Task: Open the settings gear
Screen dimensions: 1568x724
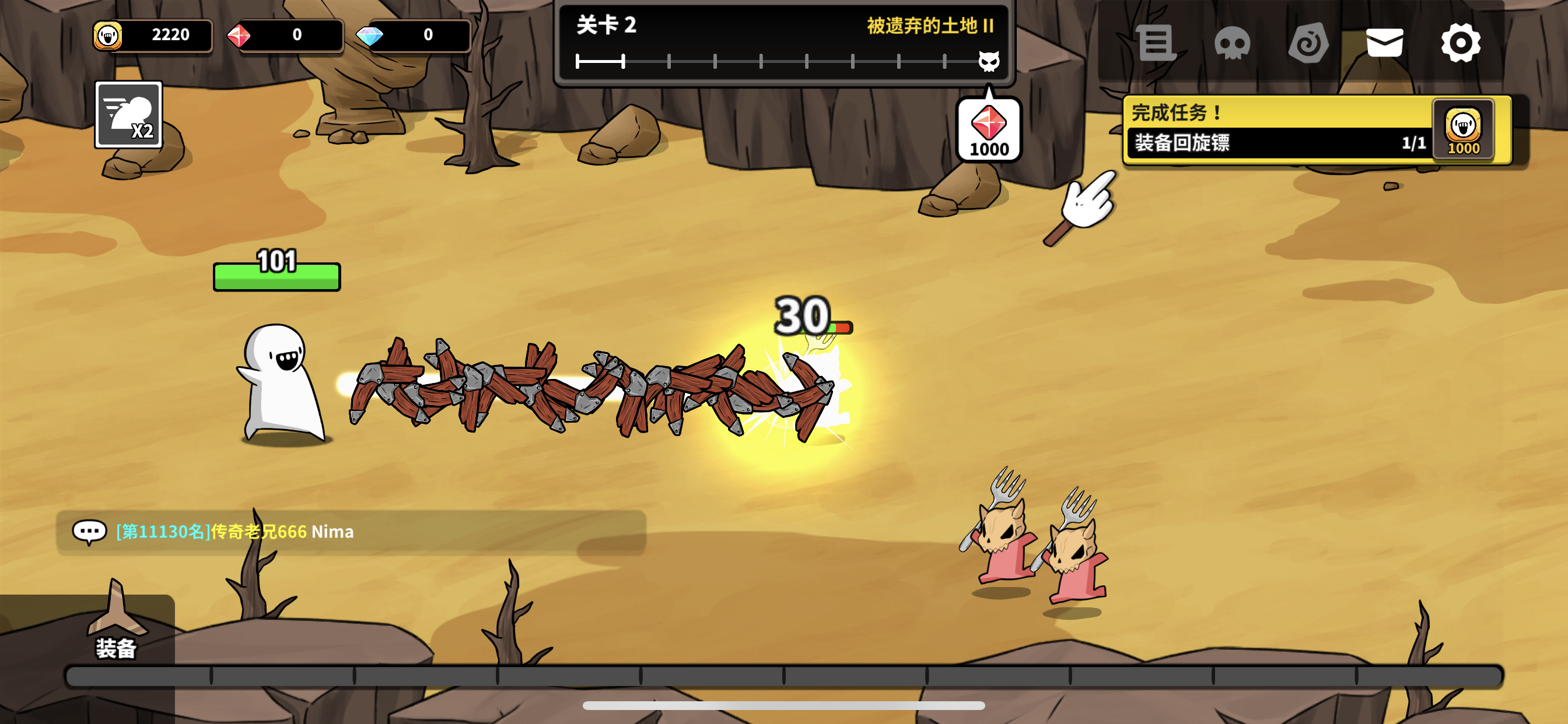Action: point(1461,43)
